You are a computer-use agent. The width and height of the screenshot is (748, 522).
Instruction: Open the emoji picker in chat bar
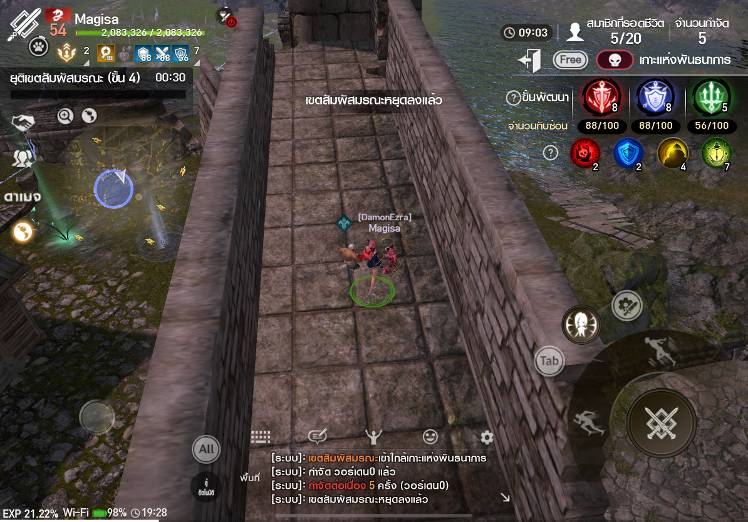coord(430,437)
